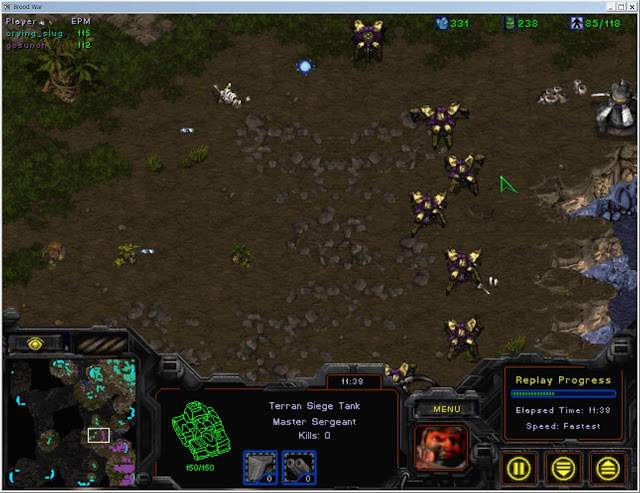
Task: Increase replay speed with the up arrow button
Action: point(607,465)
